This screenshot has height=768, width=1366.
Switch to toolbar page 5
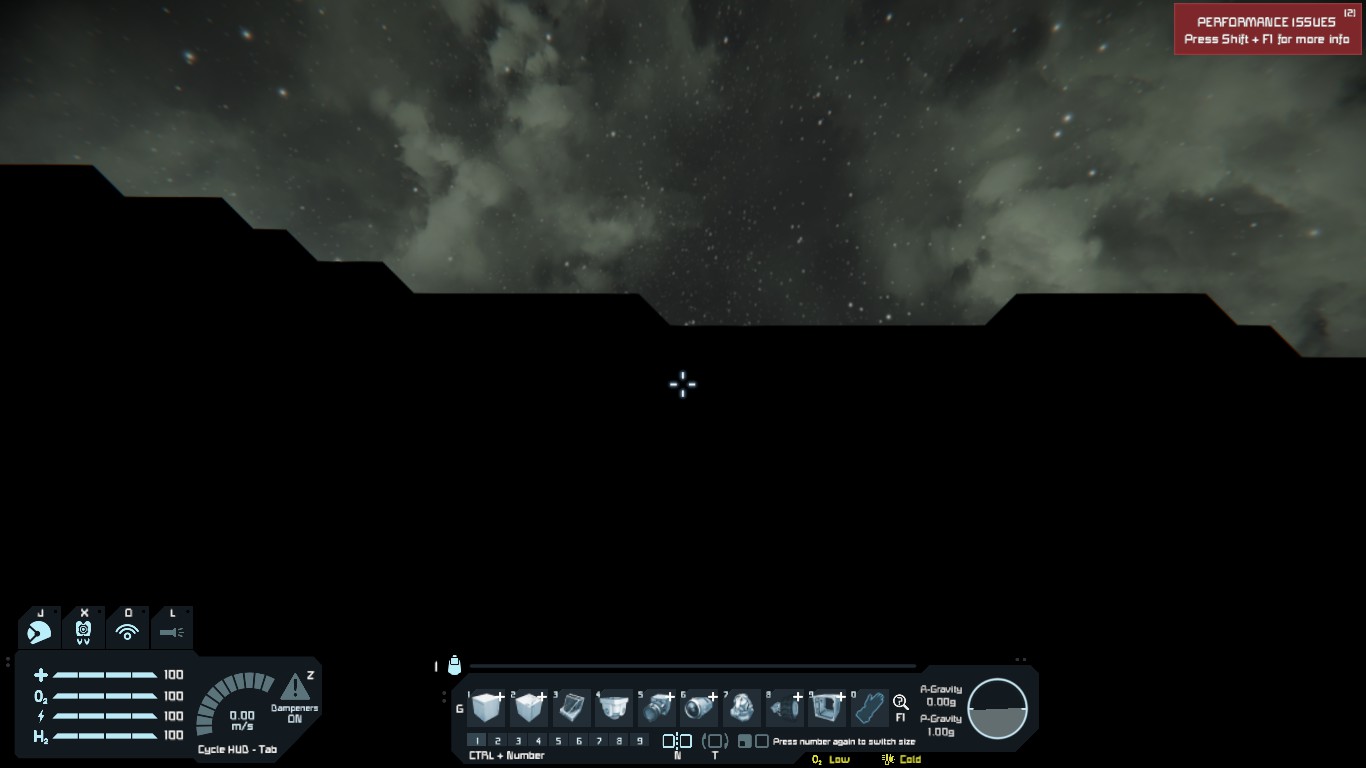[558, 741]
